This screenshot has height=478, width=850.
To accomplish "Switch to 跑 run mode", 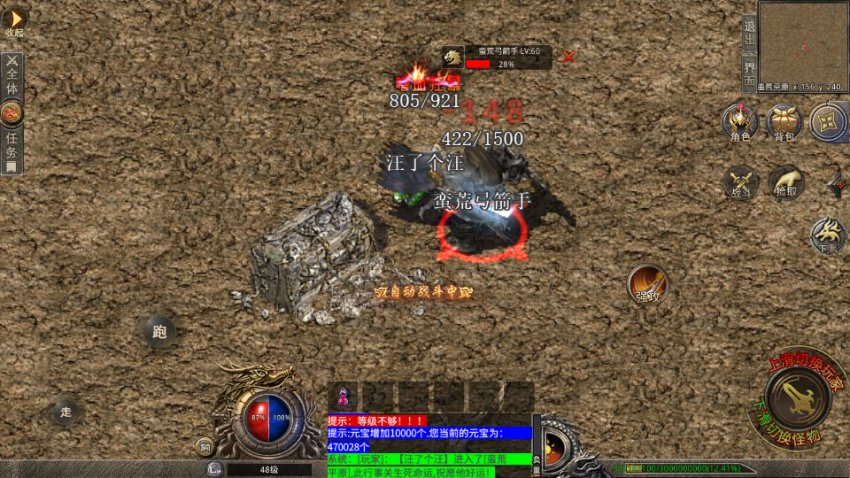I will 159,330.
